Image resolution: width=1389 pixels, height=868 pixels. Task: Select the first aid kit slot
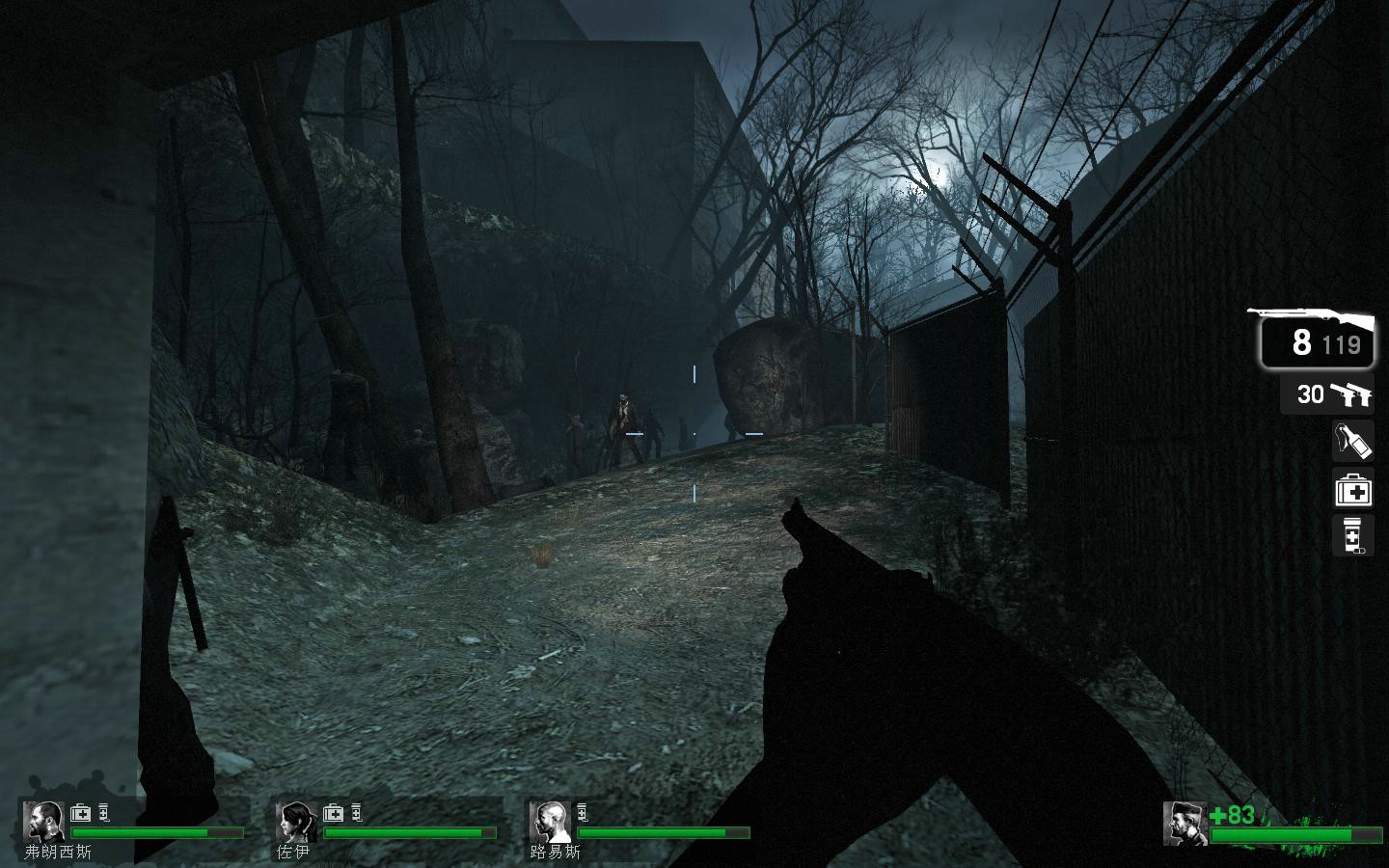[x=1352, y=490]
